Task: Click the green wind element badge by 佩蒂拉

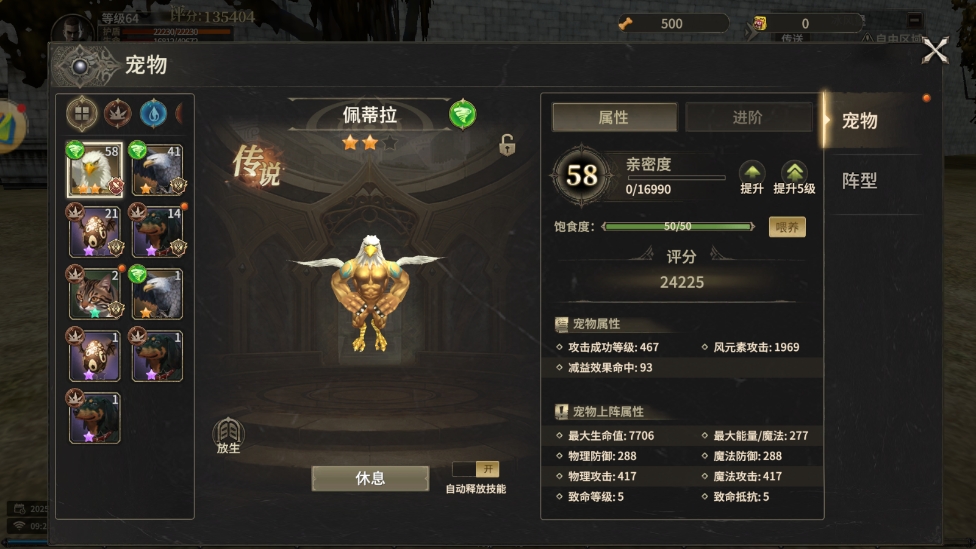Action: (462, 114)
